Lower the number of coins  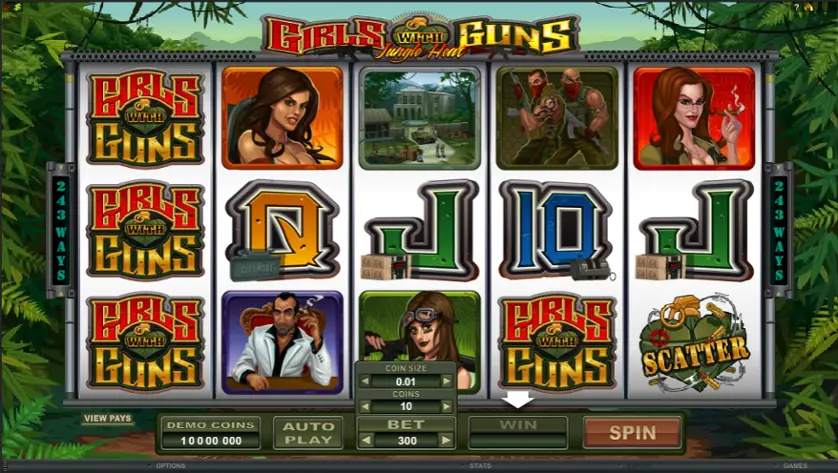coord(364,407)
